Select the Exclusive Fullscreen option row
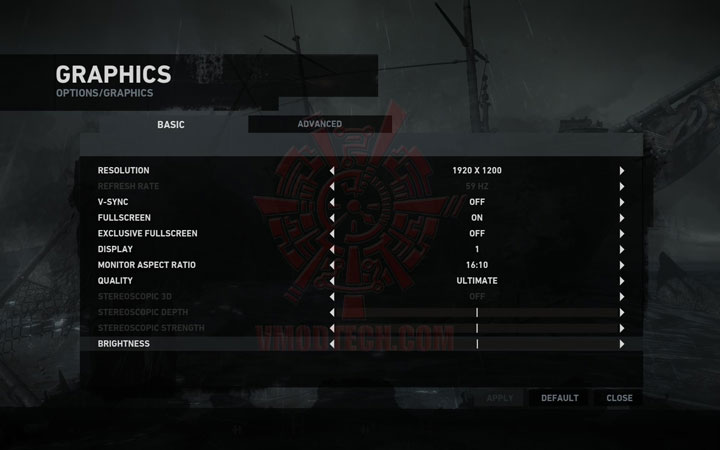The height and width of the screenshot is (450, 720). click(x=147, y=233)
